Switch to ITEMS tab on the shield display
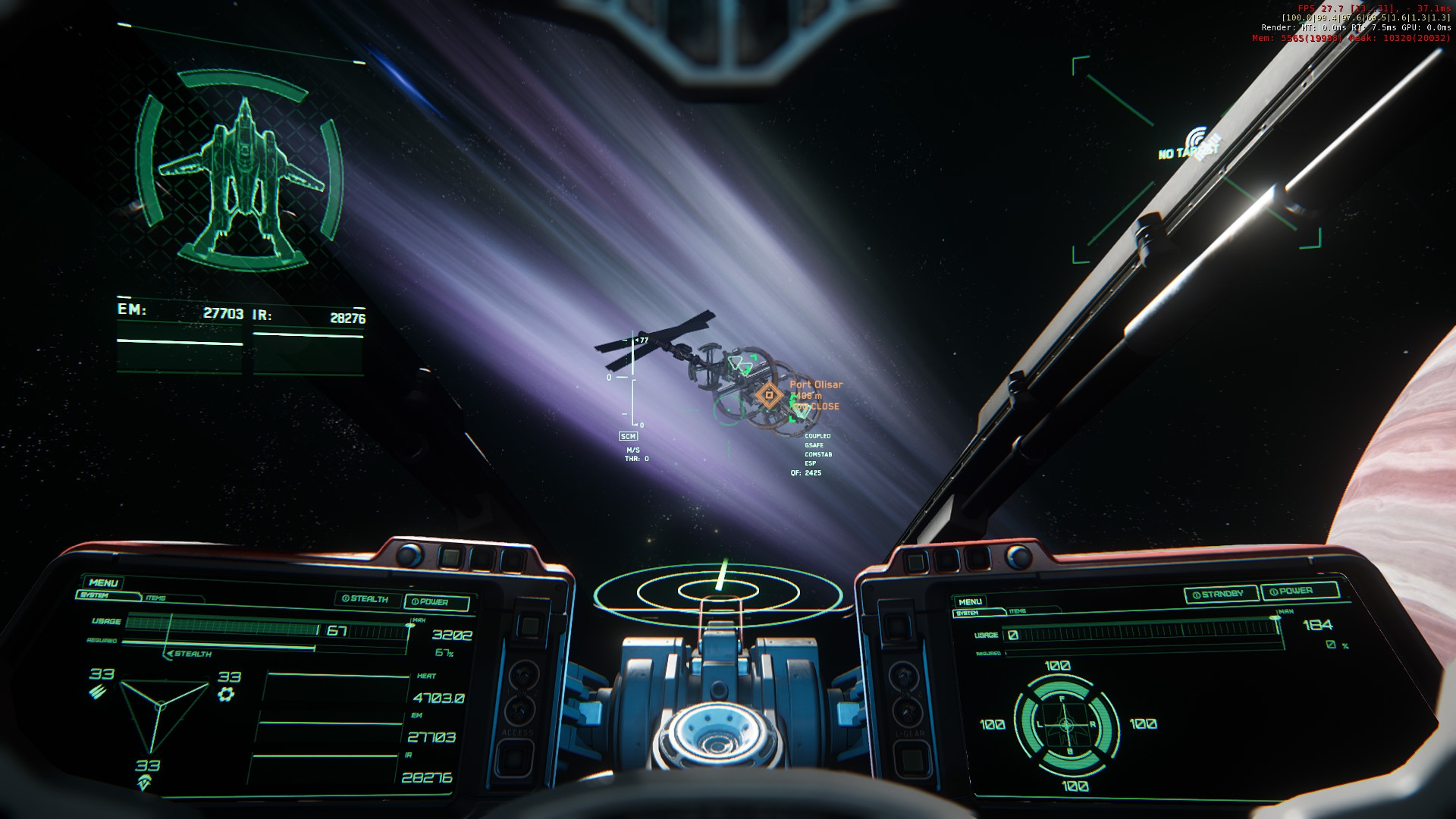 tap(1018, 611)
